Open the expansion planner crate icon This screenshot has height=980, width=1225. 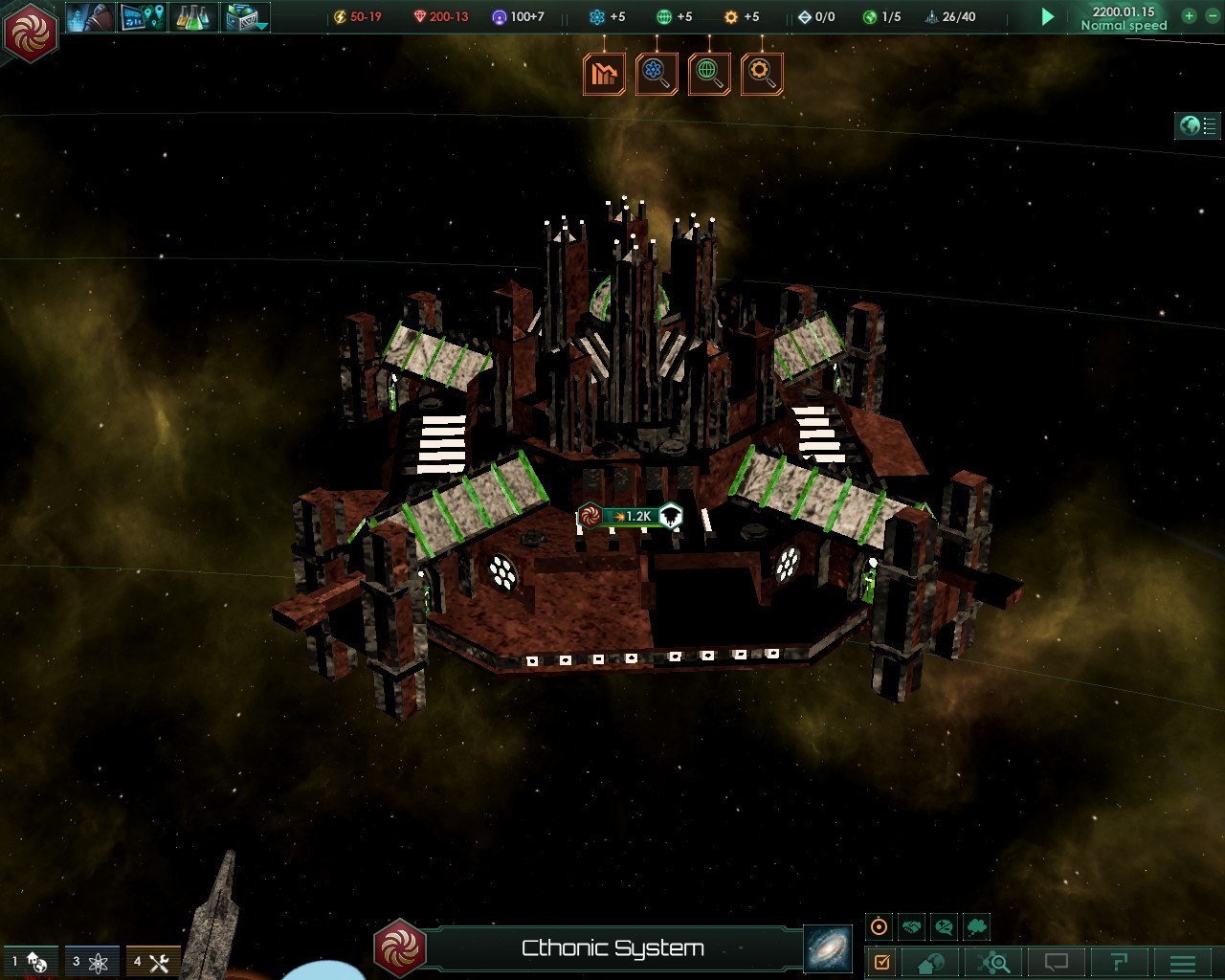[244, 15]
